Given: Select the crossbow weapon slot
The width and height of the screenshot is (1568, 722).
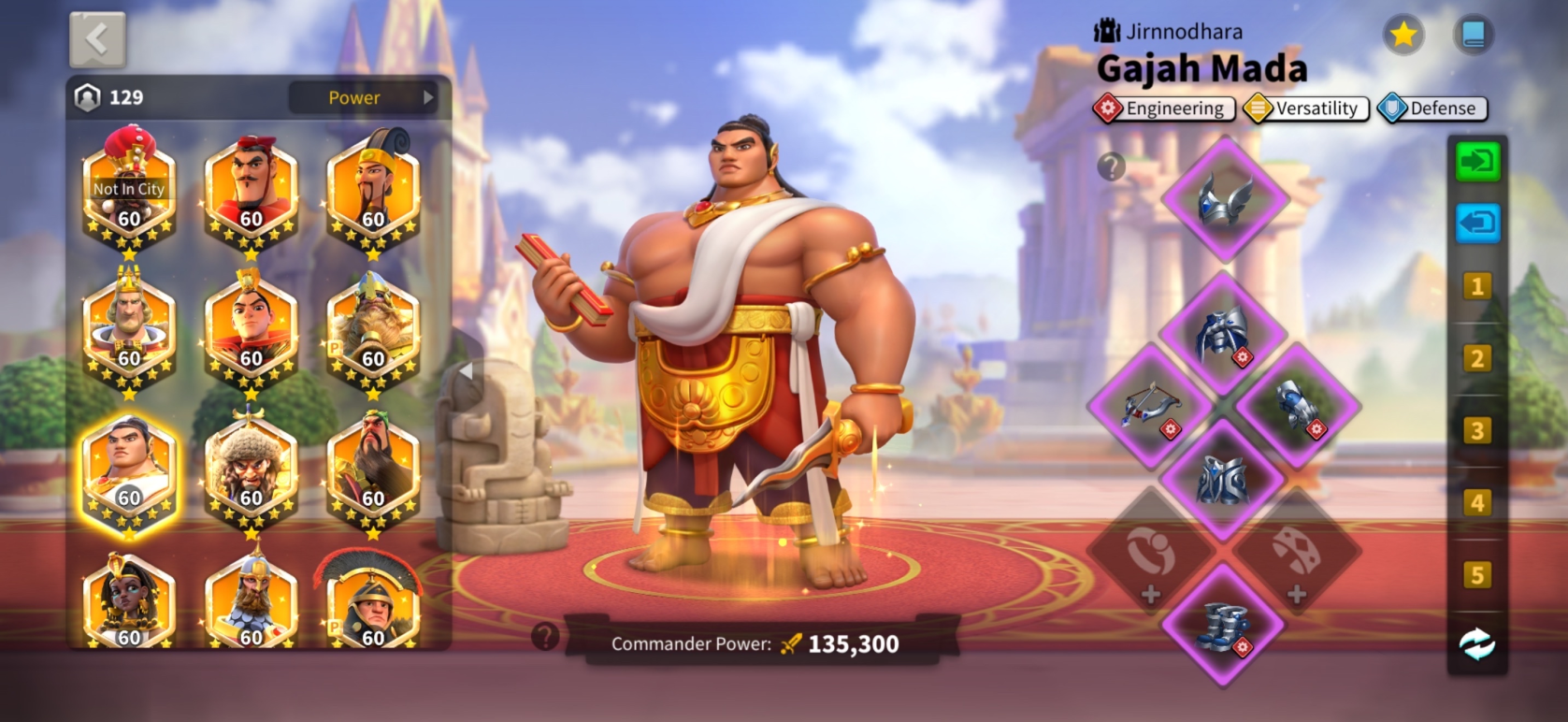Looking at the screenshot, I should tap(1150, 407).
